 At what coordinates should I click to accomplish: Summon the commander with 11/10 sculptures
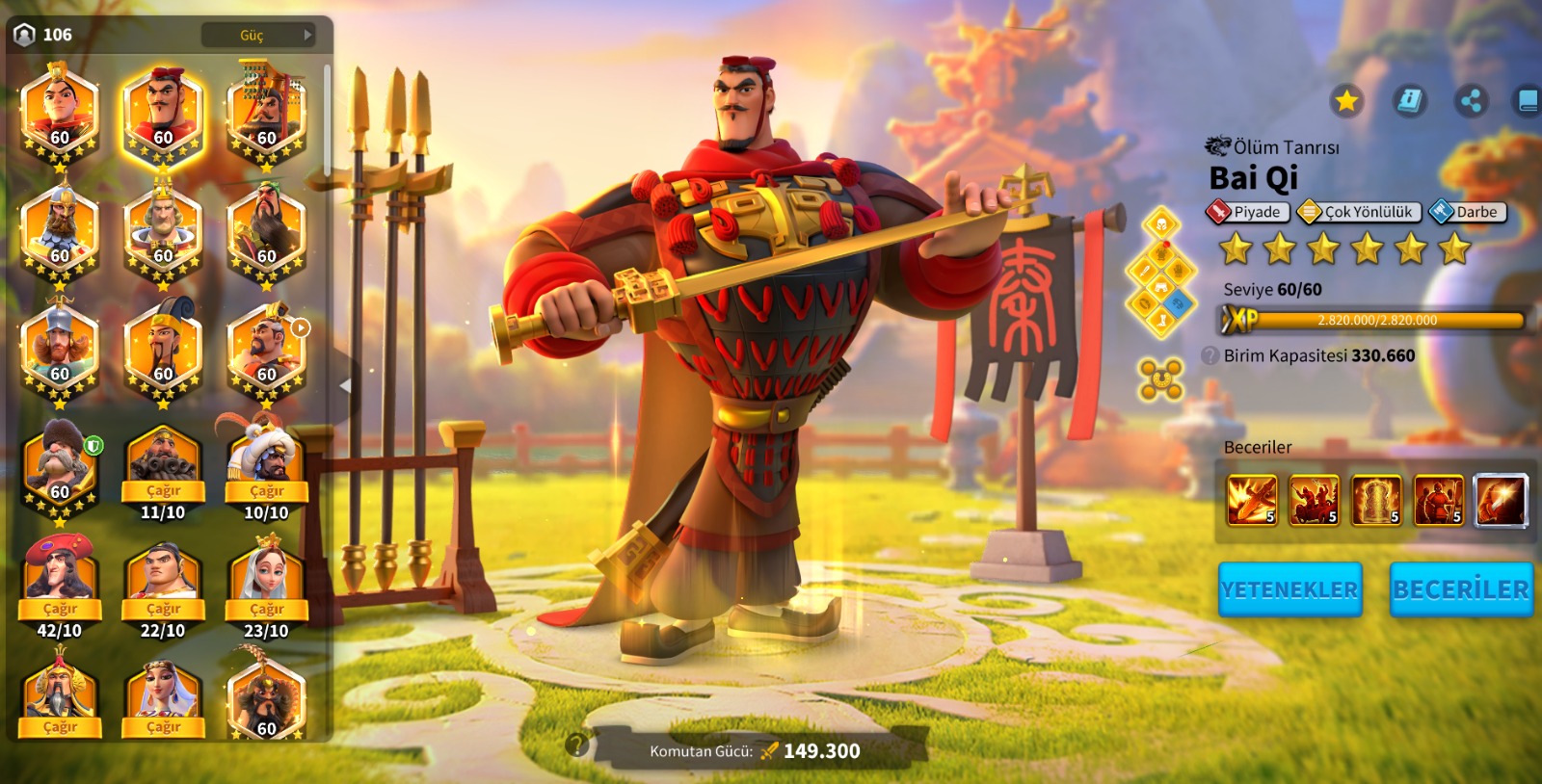163,491
